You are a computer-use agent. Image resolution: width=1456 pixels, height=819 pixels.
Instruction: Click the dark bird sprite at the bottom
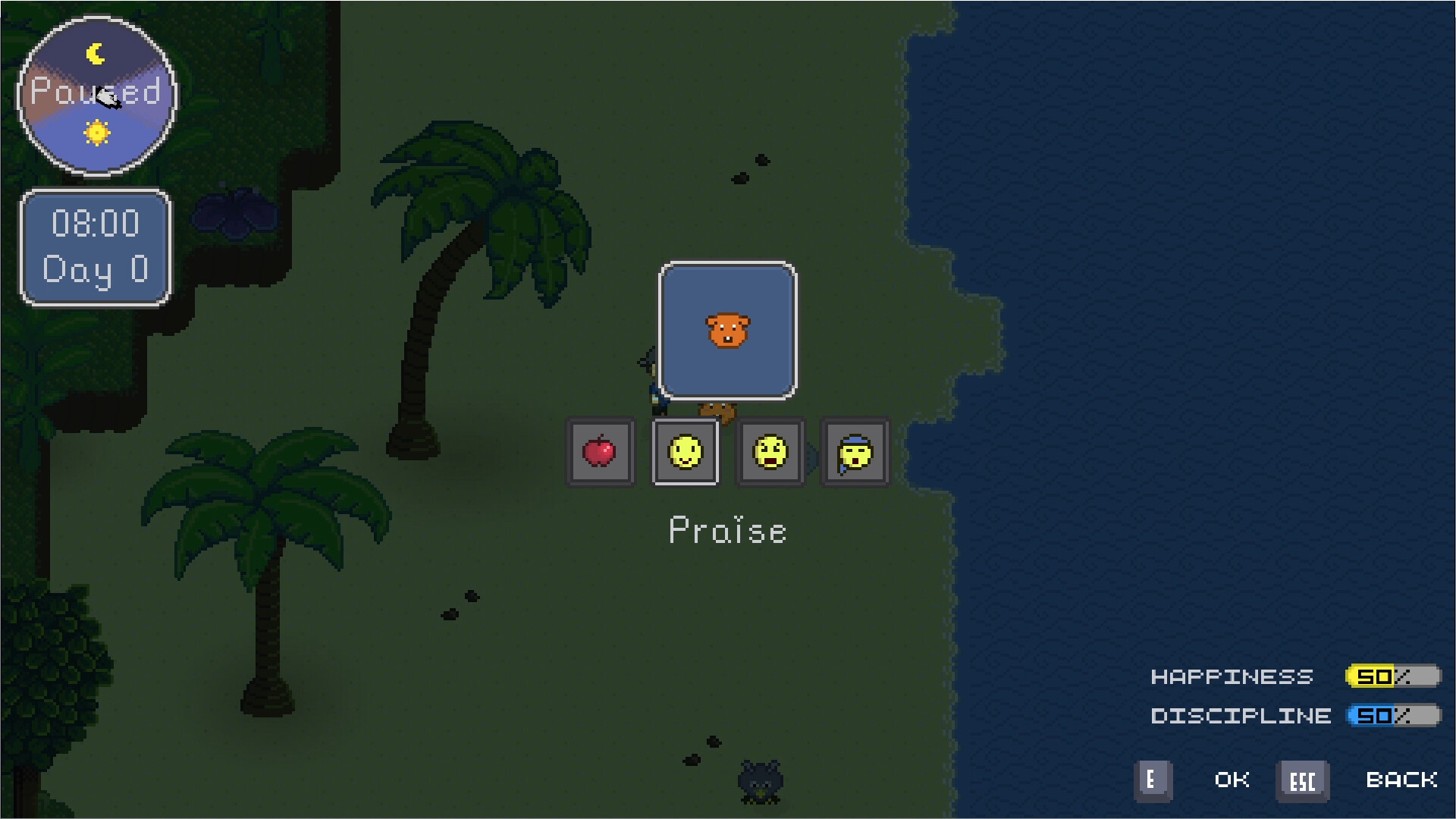761,781
